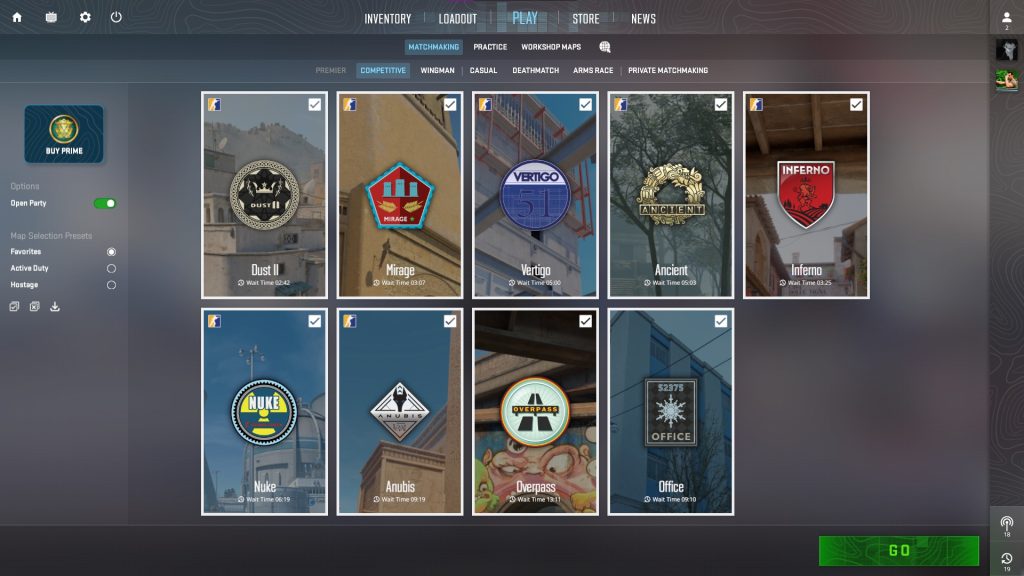Open settings with the gear icon
Viewport: 1024px width, 576px height.
click(85, 17)
